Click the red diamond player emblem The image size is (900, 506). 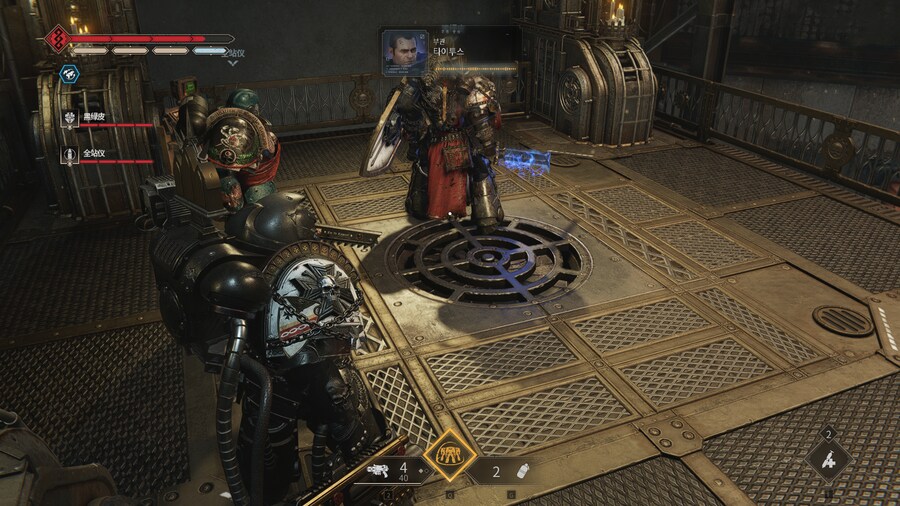57,39
